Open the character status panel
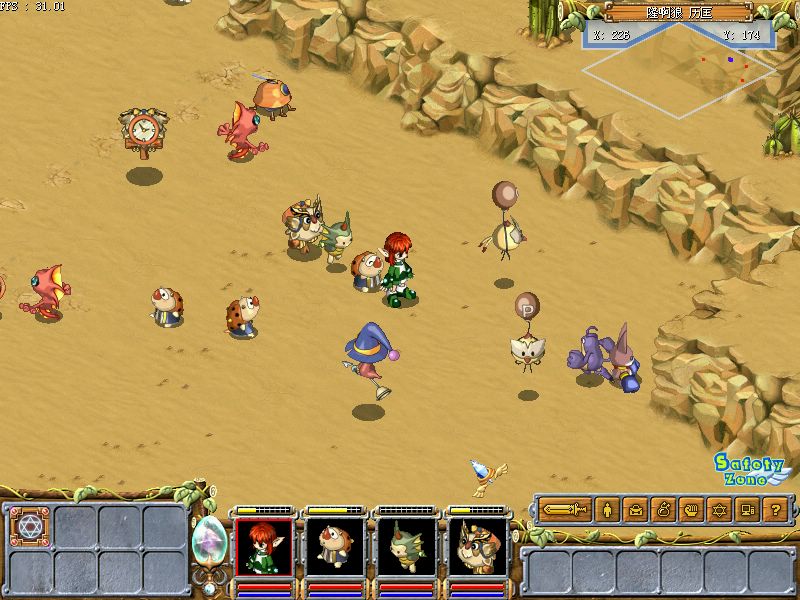The width and height of the screenshot is (800, 600). [608, 510]
